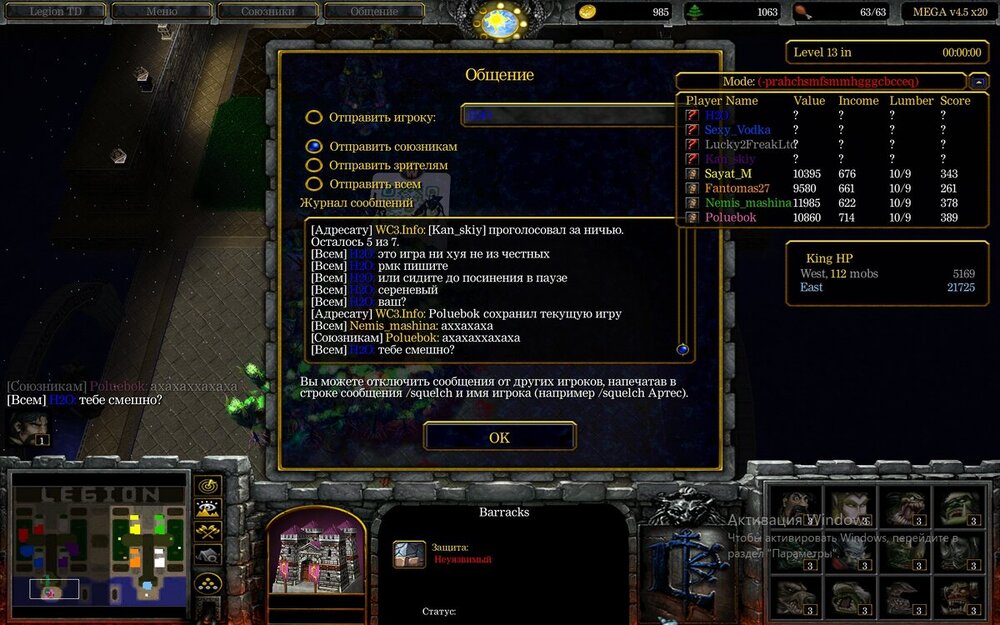The height and width of the screenshot is (625, 1000).
Task: Select the hero icon with level 1
Action: pos(27,428)
